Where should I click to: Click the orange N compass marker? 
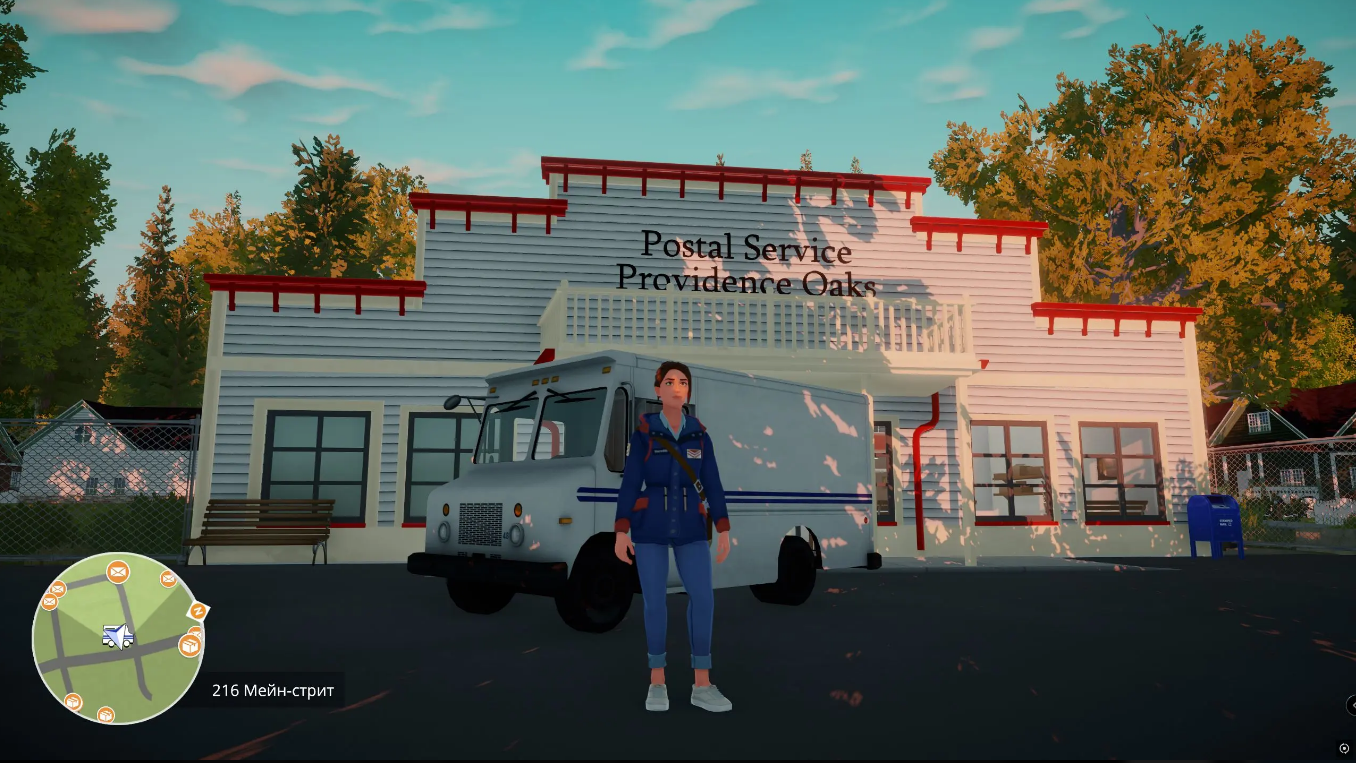(199, 610)
